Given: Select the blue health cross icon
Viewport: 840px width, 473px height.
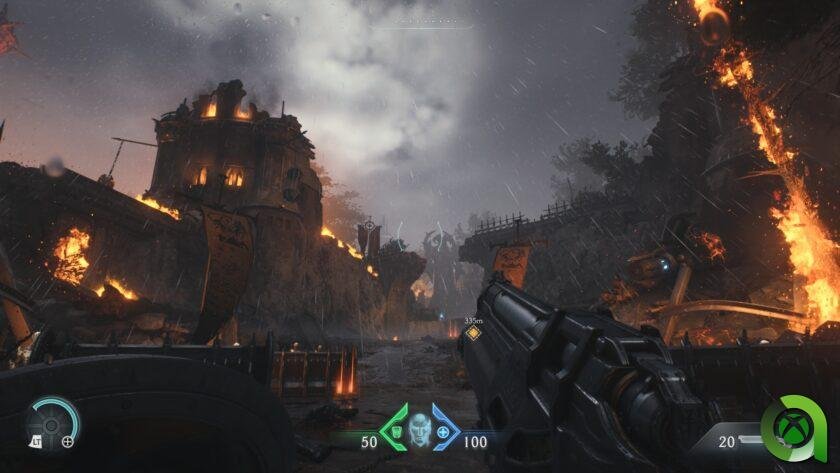Looking at the screenshot, I should pyautogui.click(x=443, y=434).
